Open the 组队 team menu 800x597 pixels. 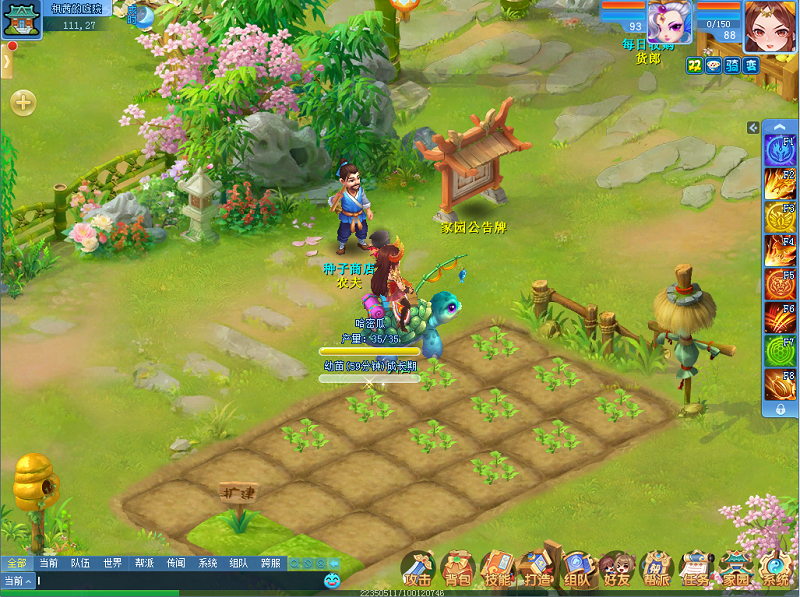click(x=577, y=568)
